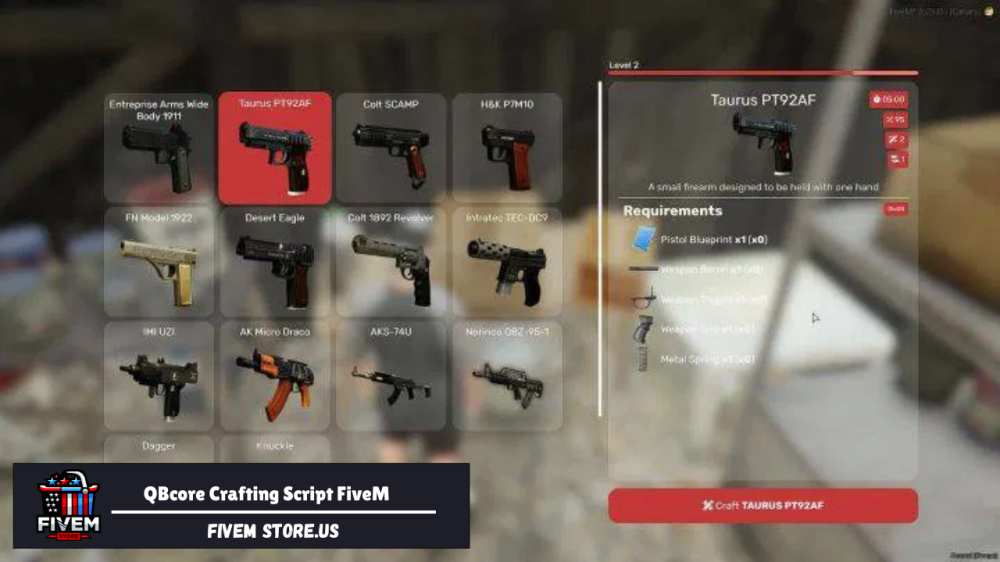1000x562 pixels.
Task: Select the AKS-74U rifle tile
Action: coord(390,376)
